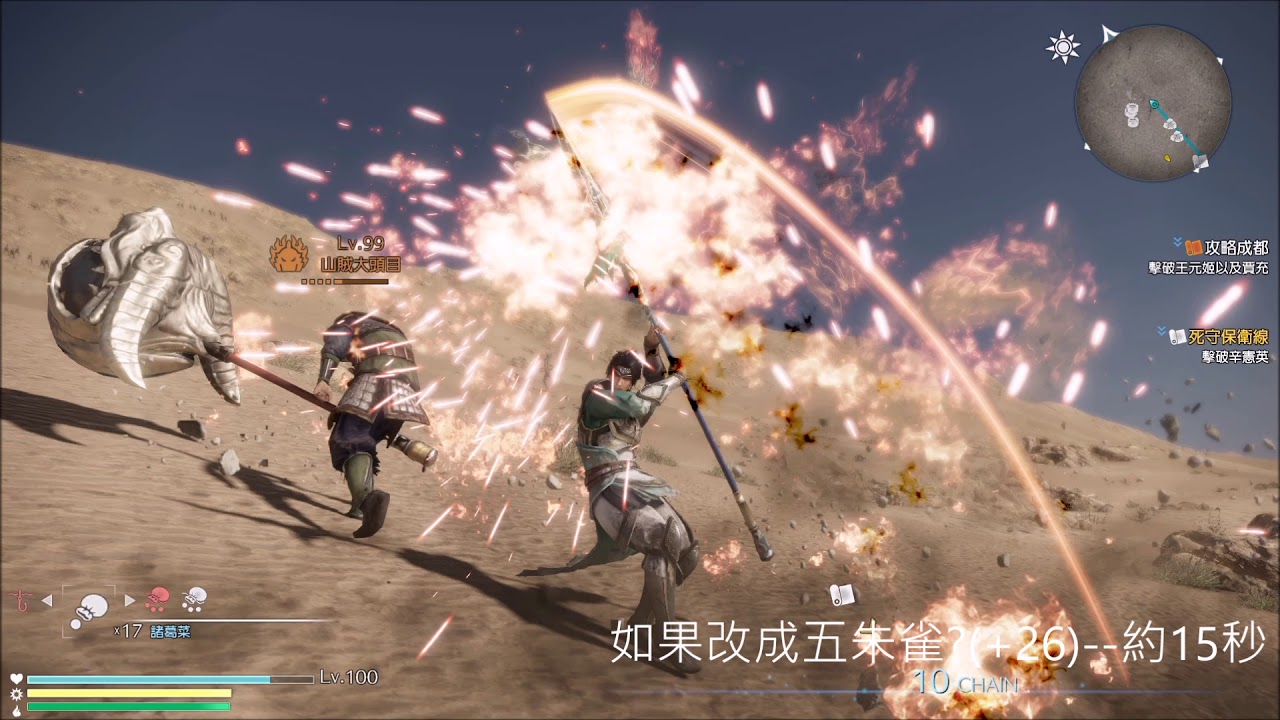Collapse the 死守保衛線 objective via its chevrons
The height and width of the screenshot is (720, 1280).
pos(1161,330)
